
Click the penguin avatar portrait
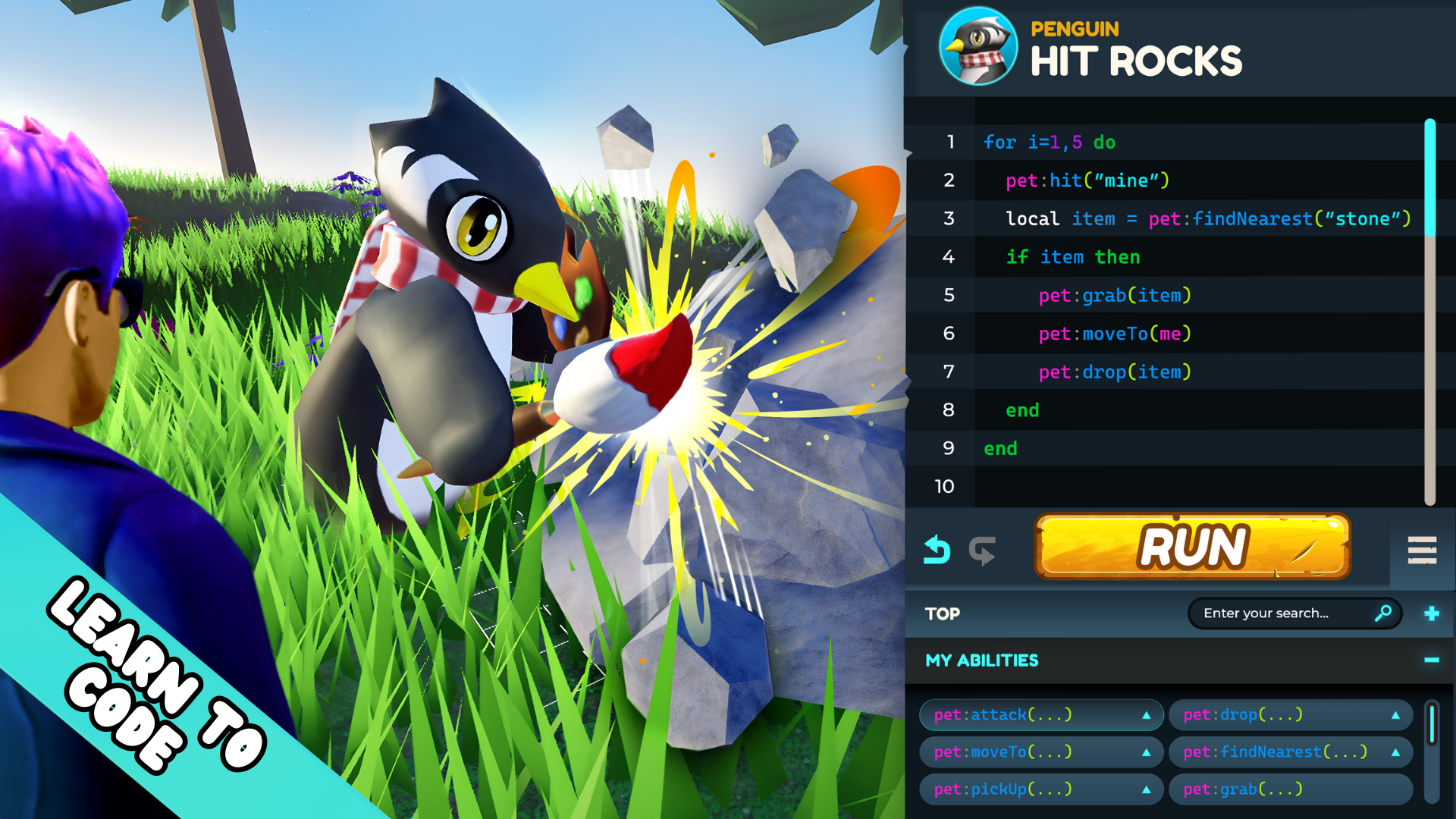pyautogui.click(x=978, y=47)
